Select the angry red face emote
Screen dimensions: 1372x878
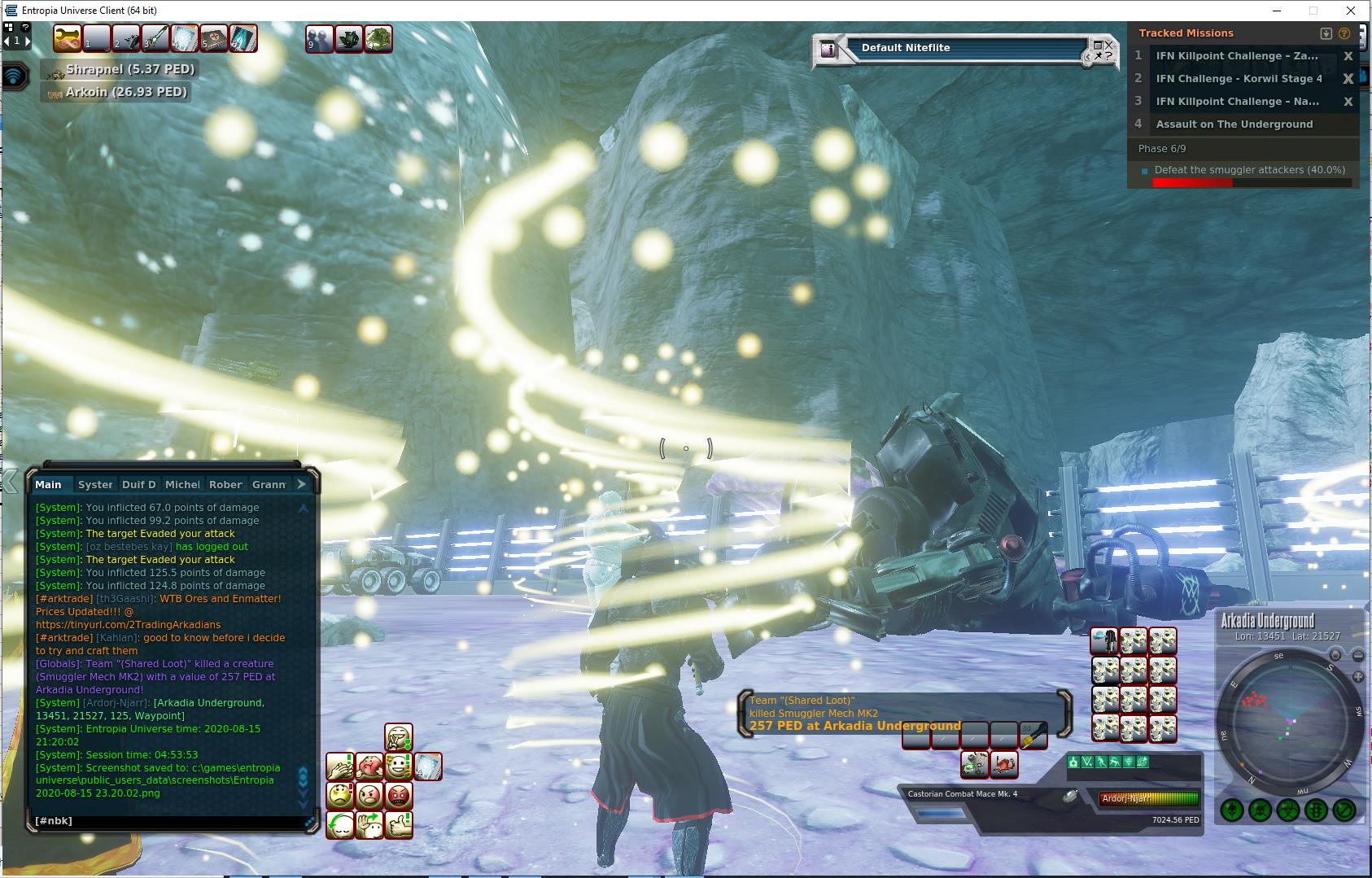point(398,795)
